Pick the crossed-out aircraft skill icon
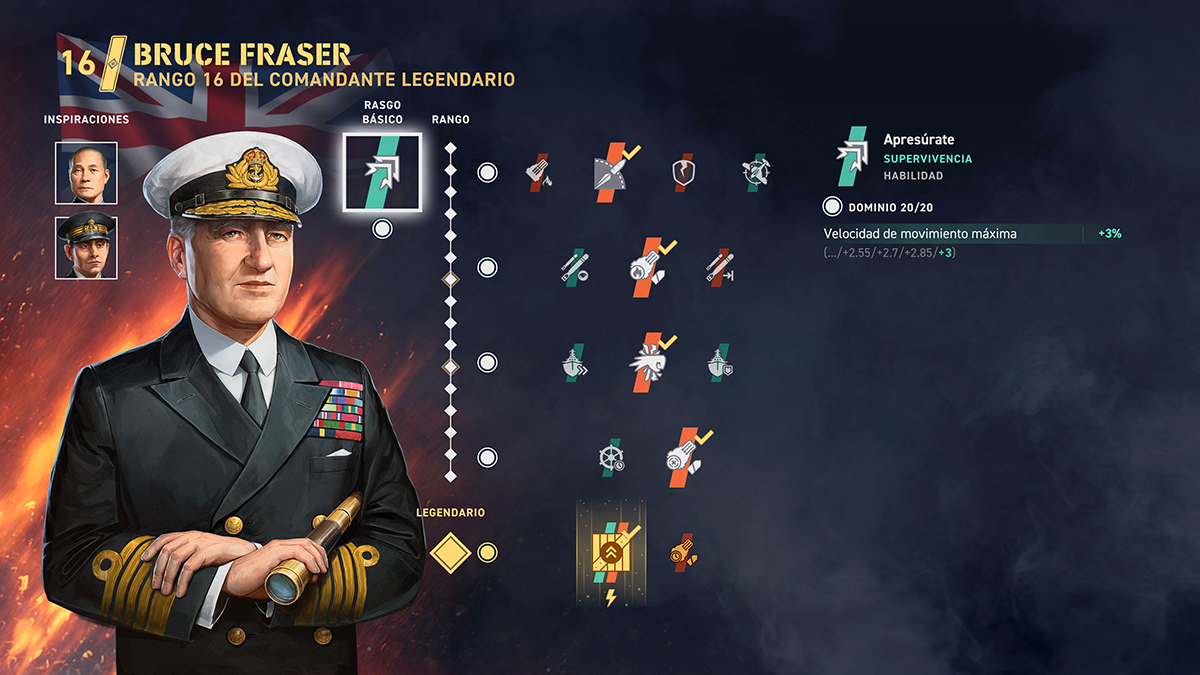This screenshot has width=1200, height=675. point(755,173)
